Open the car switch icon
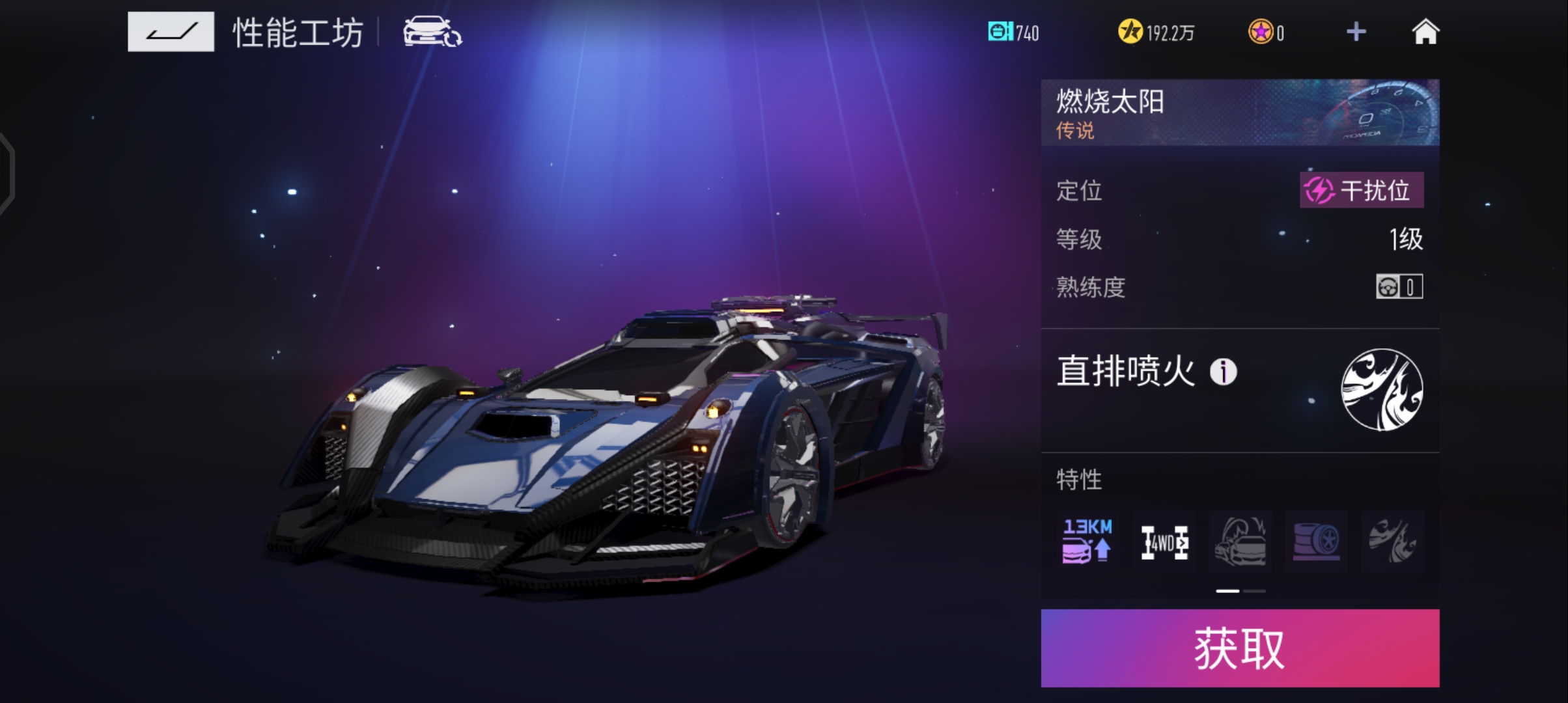 coord(432,32)
